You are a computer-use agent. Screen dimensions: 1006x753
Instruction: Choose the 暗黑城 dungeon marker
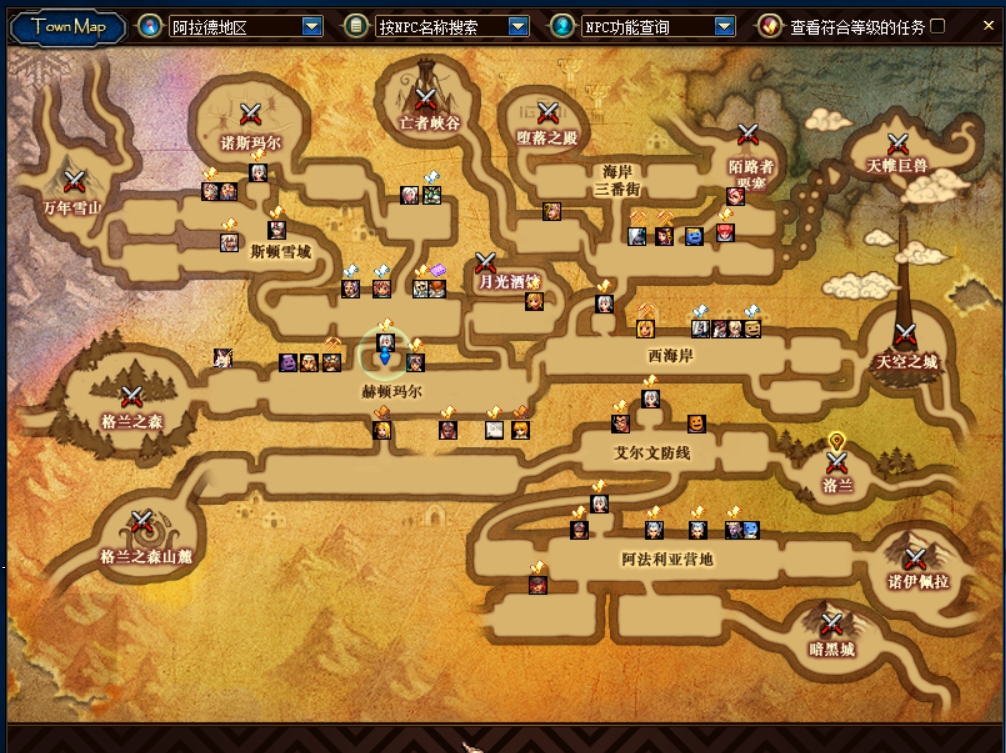831,625
